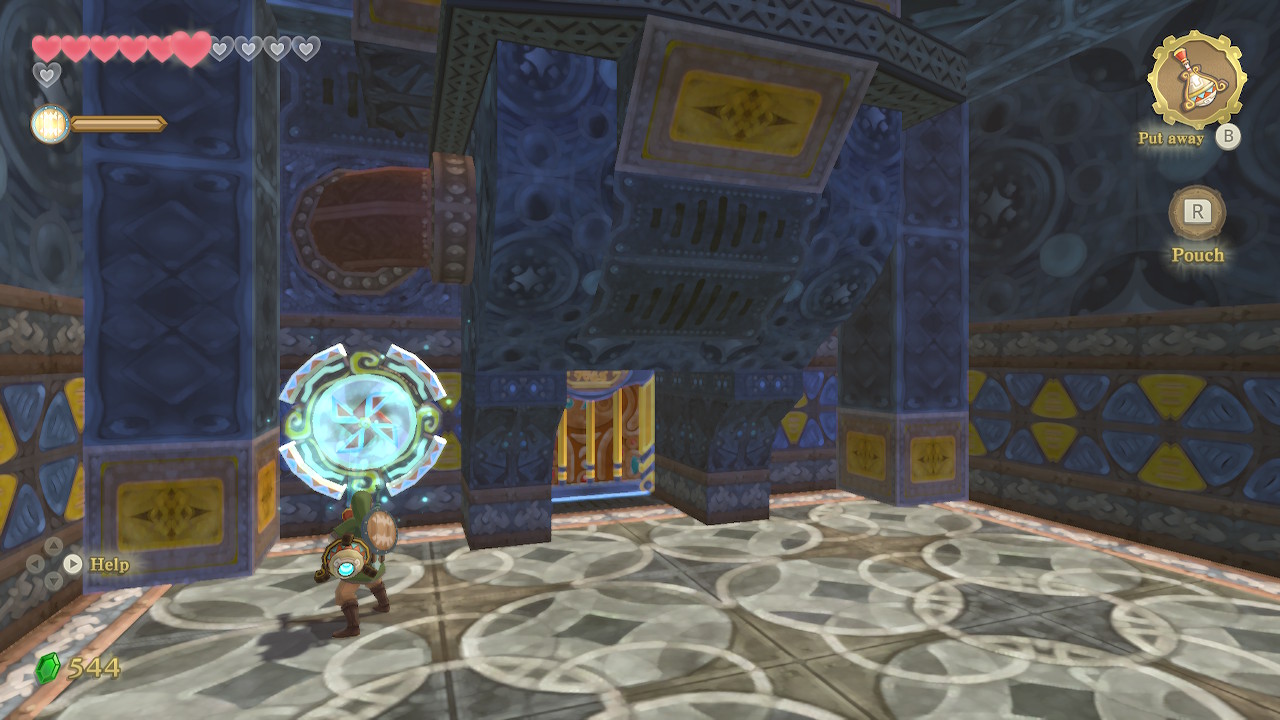
Task: Open the Pouch item wheel
Action: [x=1197, y=213]
